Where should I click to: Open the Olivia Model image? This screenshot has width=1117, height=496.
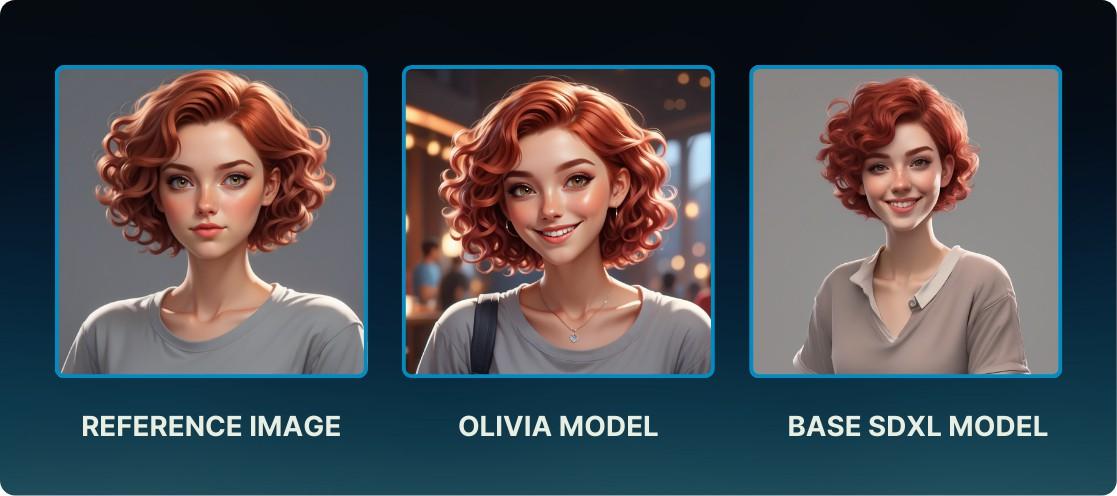click(558, 221)
